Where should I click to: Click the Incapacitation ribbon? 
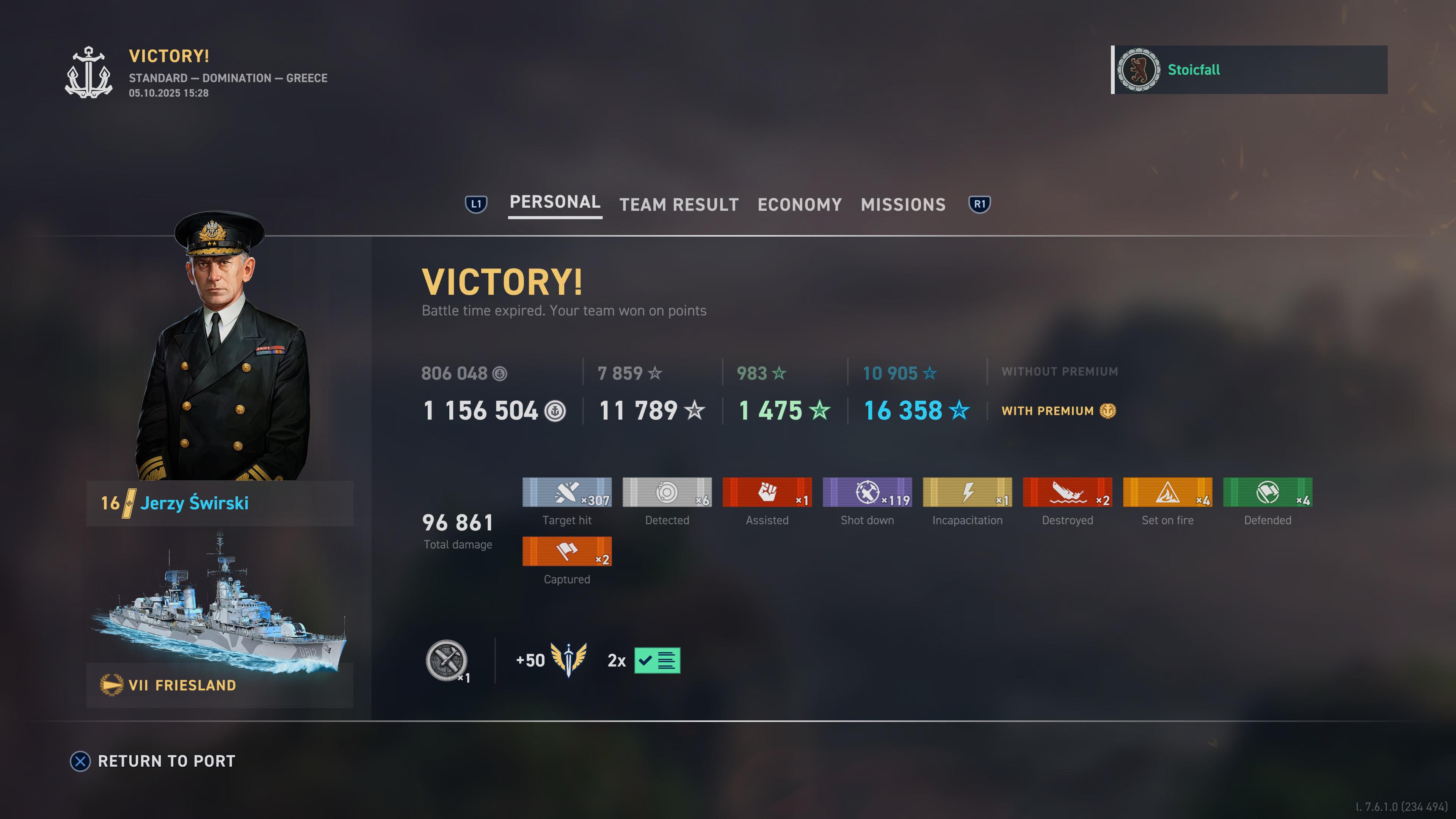coord(967,492)
